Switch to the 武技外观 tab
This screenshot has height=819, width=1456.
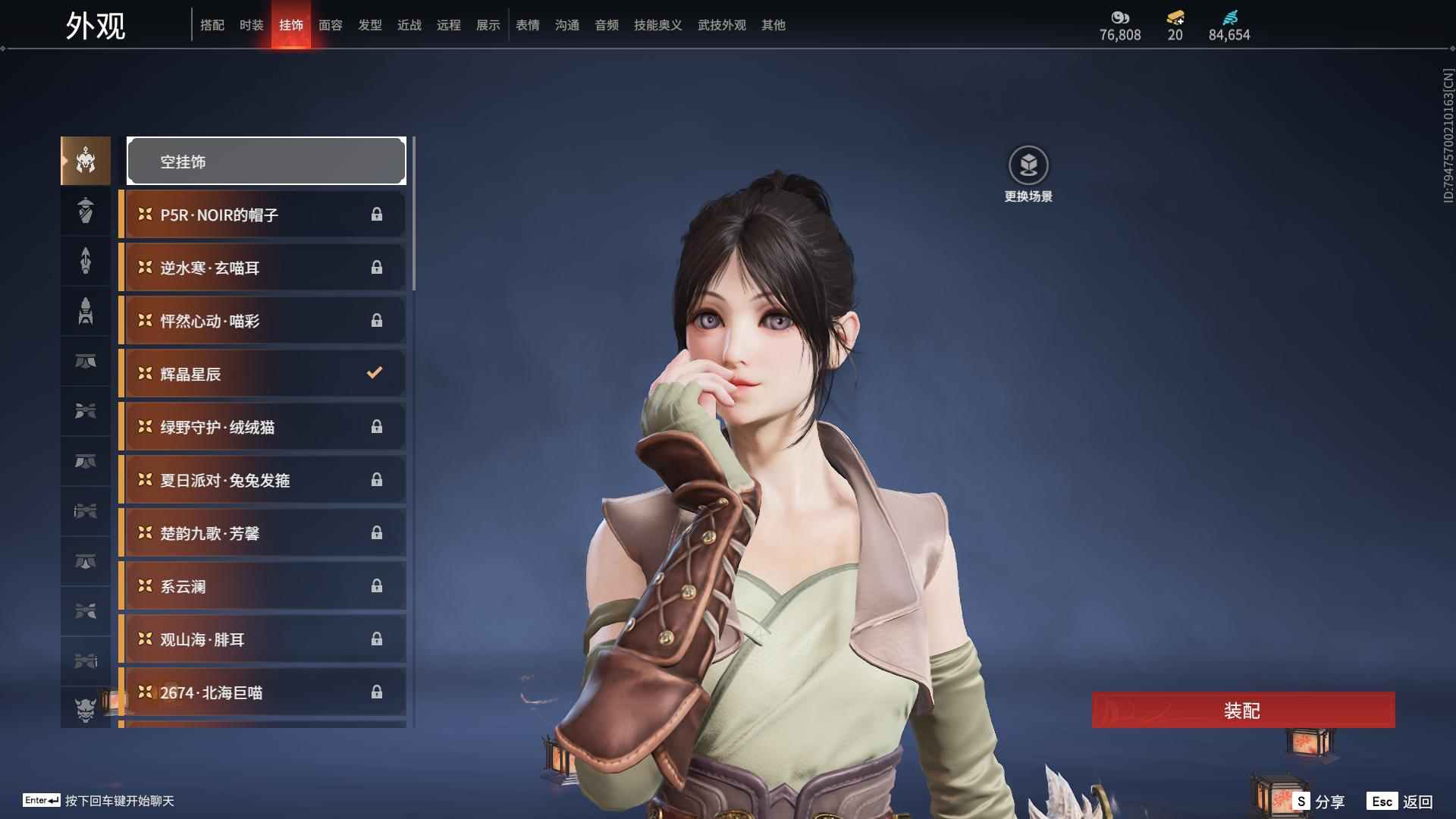721,25
